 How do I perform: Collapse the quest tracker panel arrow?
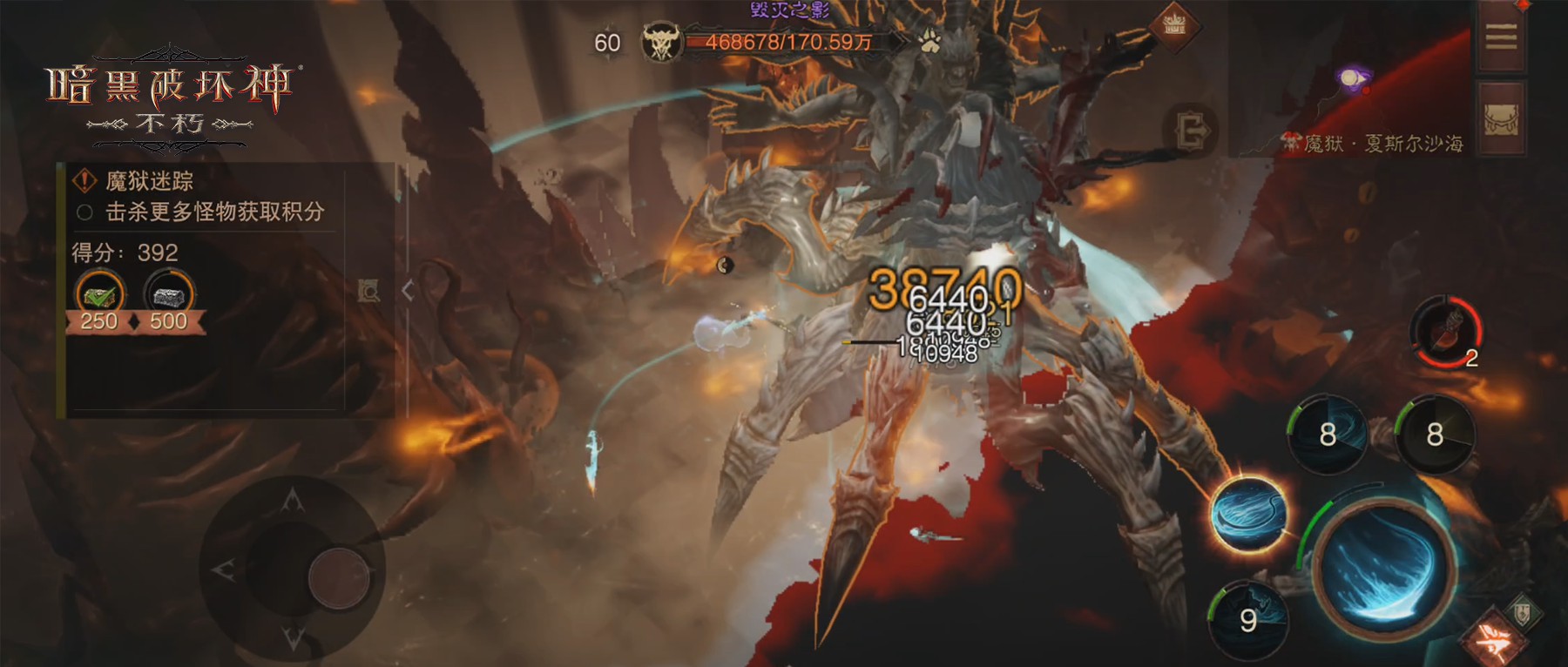pyautogui.click(x=407, y=291)
